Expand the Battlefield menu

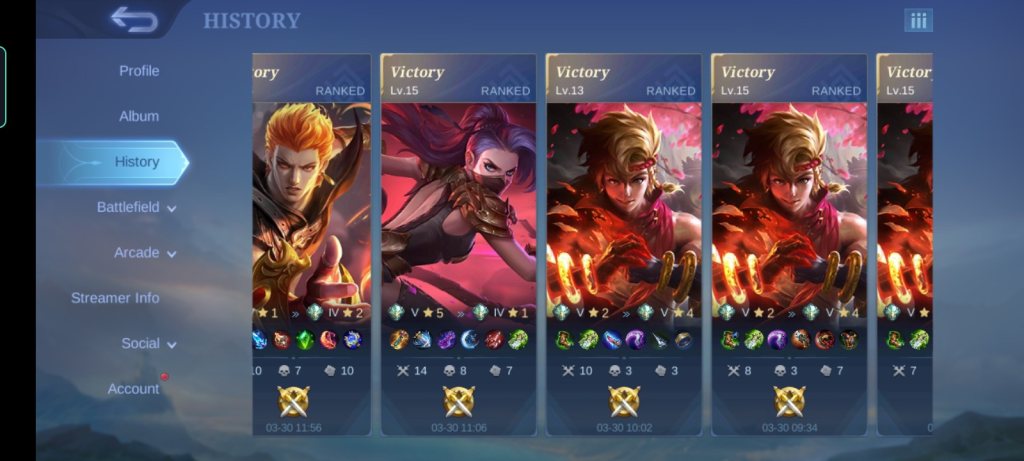(136, 207)
